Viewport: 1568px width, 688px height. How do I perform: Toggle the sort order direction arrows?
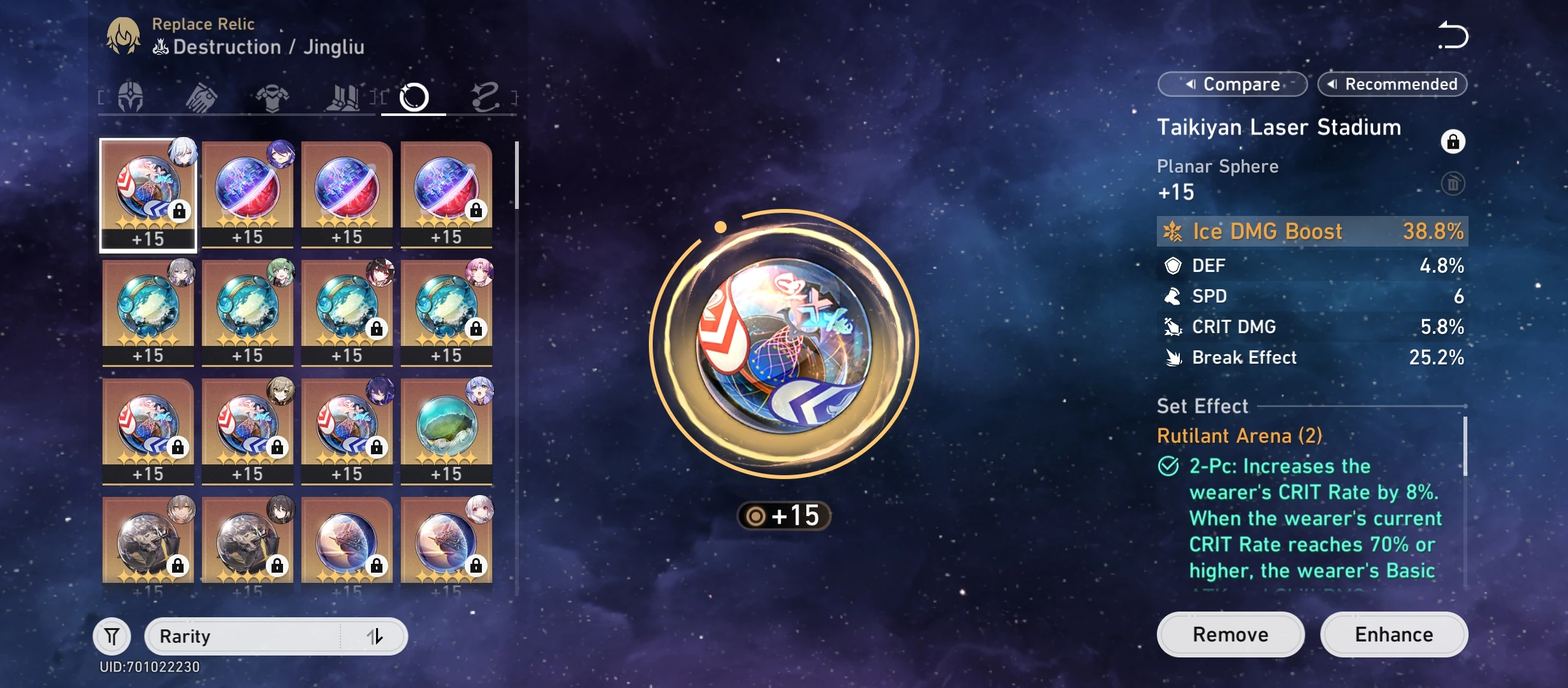377,635
